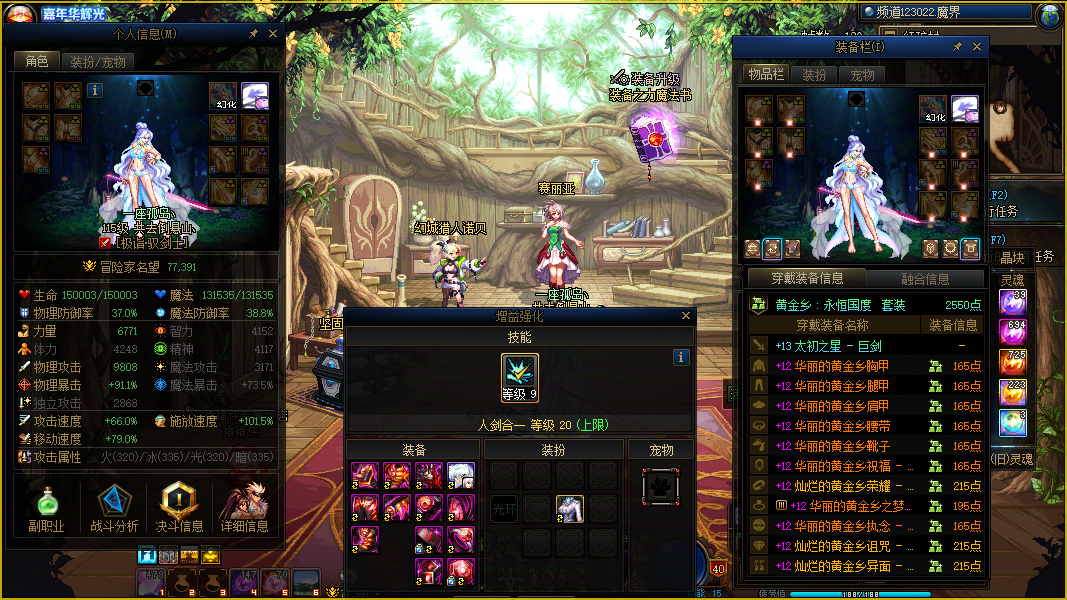1067x600 pixels.
Task: Click the 冒险家名望 adventurer fame bar
Action: (146, 267)
